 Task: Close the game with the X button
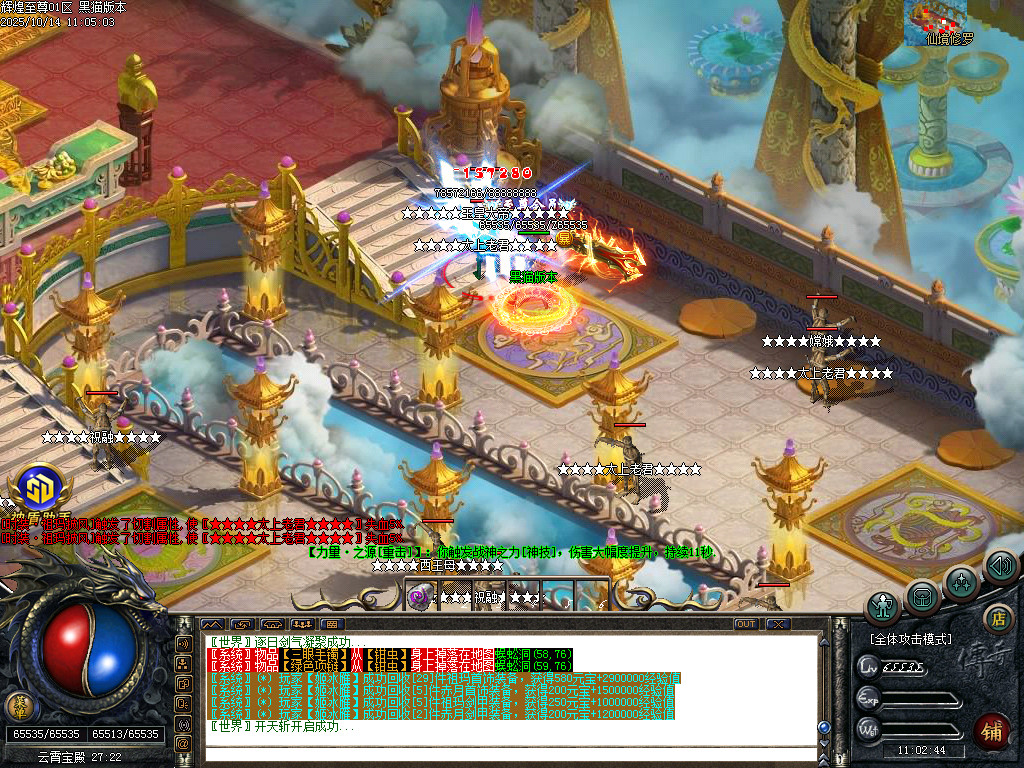tap(778, 624)
